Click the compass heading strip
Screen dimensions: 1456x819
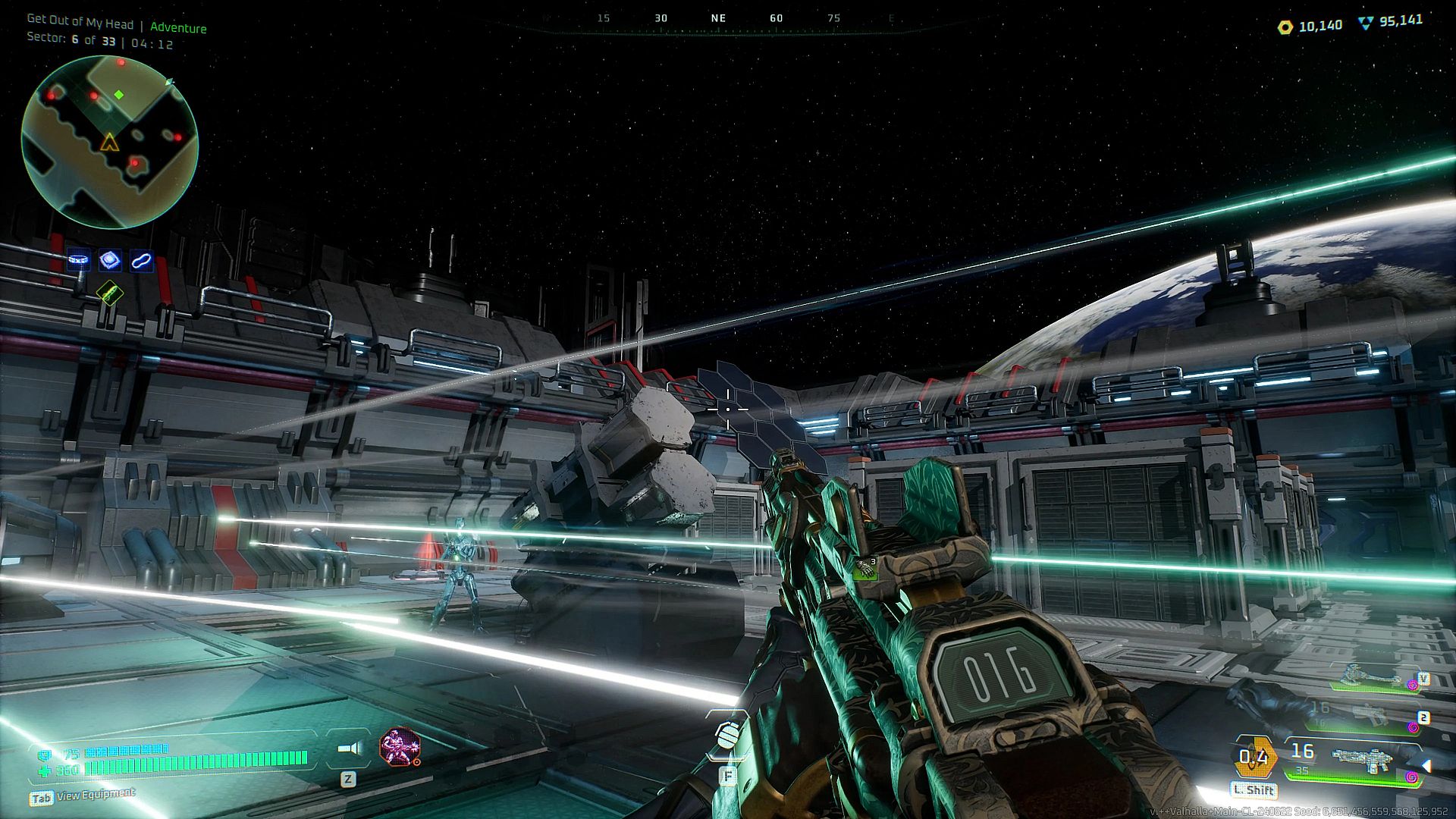pos(719,19)
